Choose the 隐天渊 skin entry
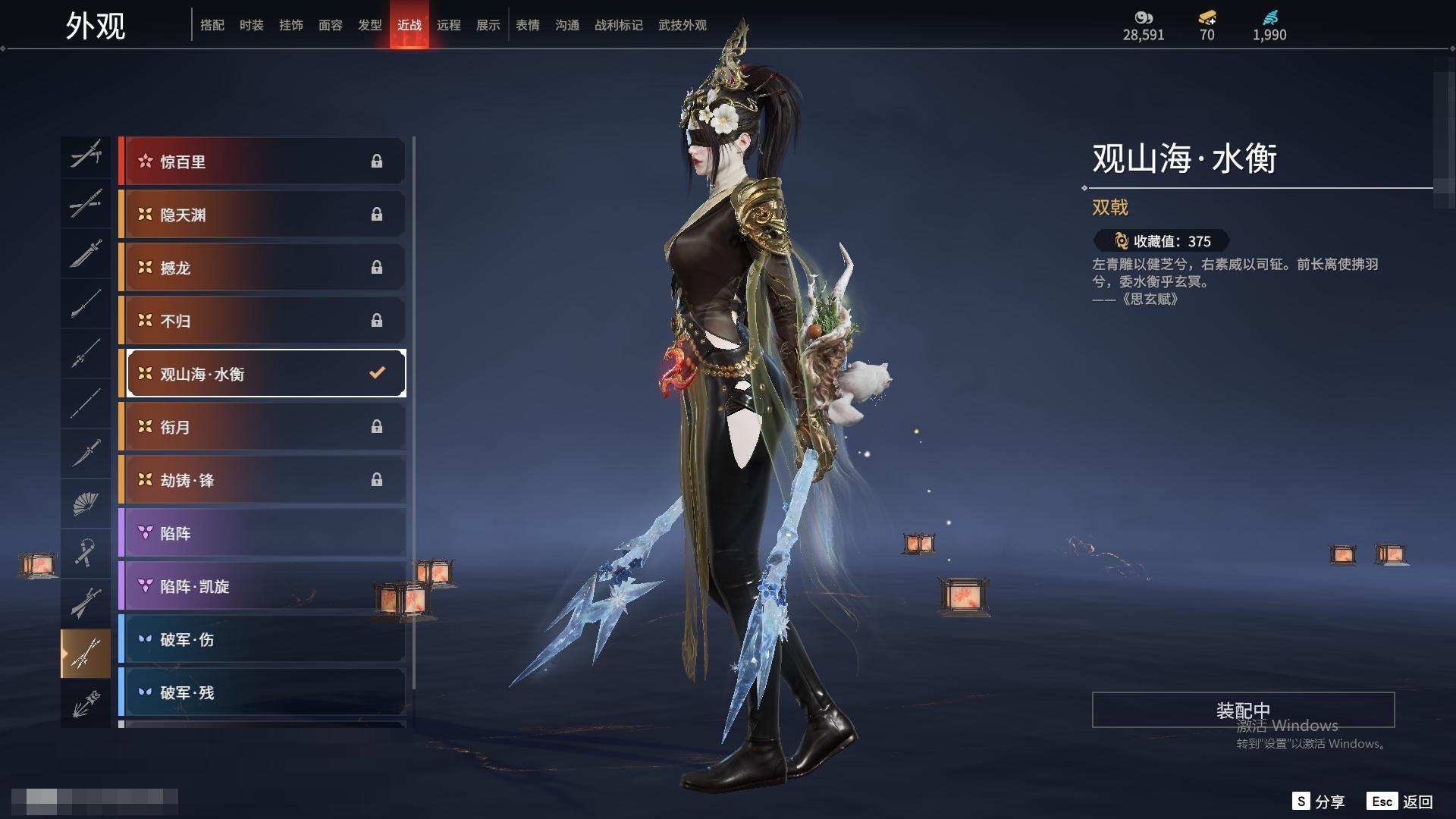The height and width of the screenshot is (819, 1456). tap(262, 215)
